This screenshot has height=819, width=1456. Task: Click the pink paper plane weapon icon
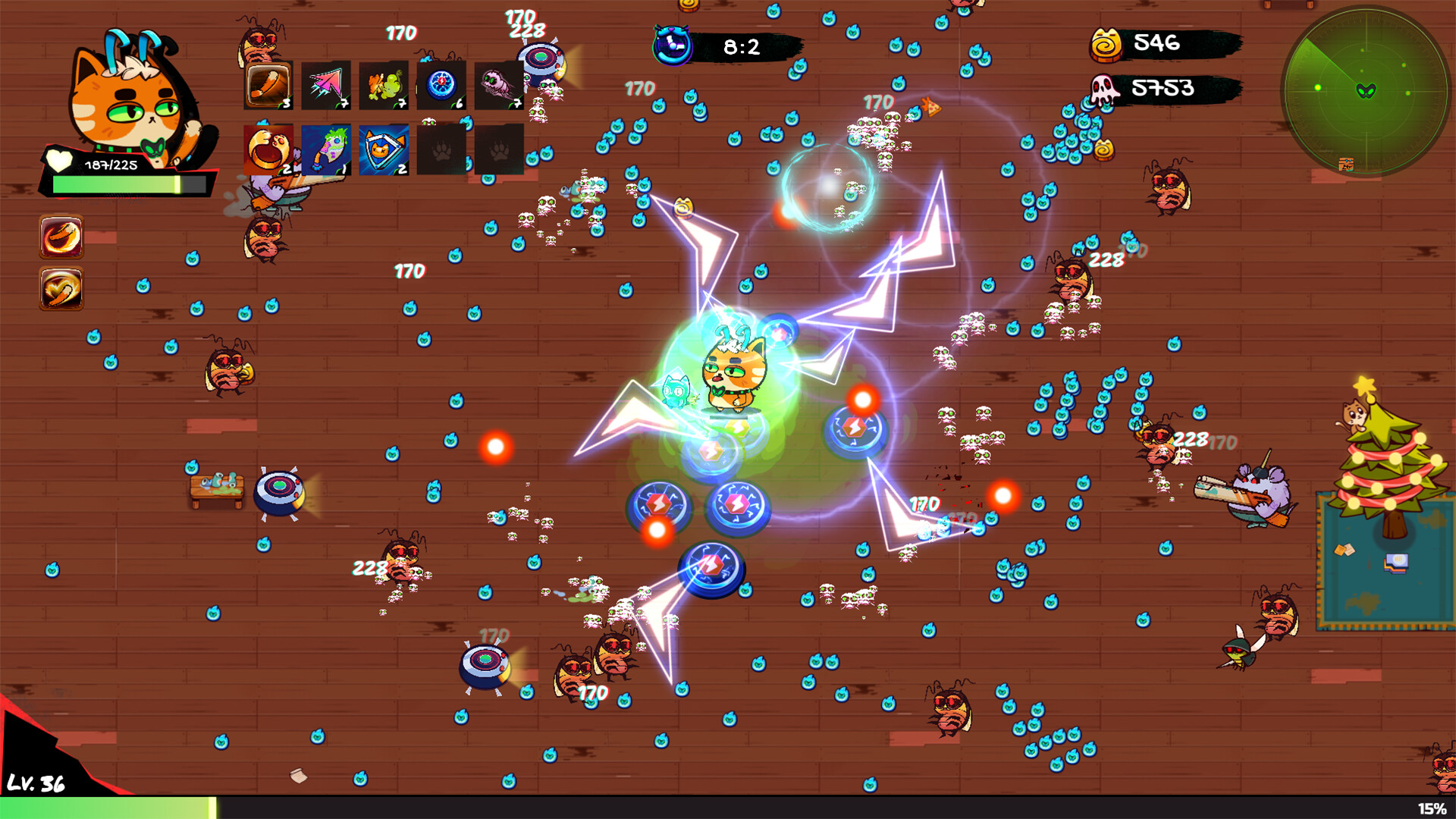click(x=326, y=85)
